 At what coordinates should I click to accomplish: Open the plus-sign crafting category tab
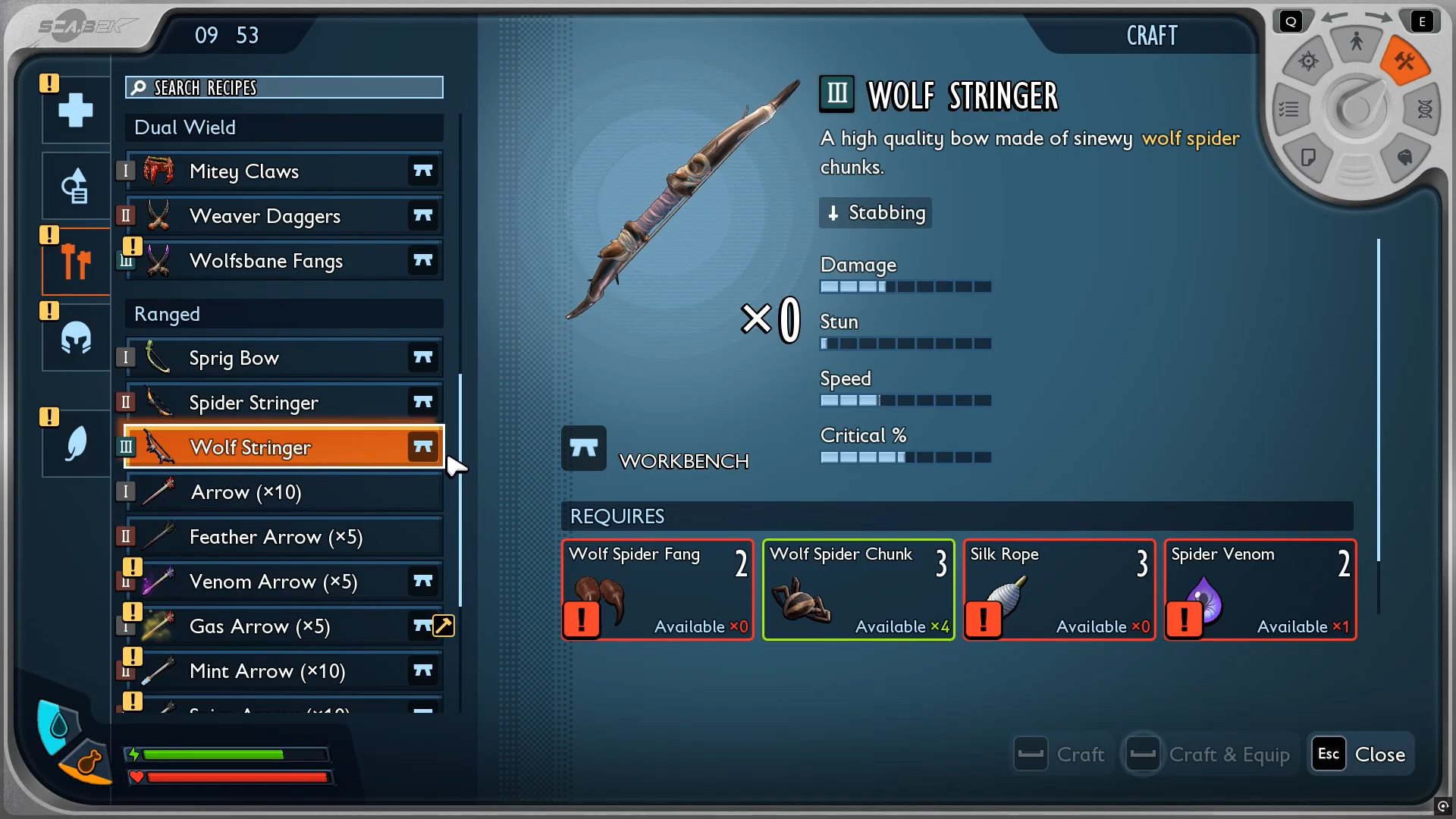coord(76,111)
